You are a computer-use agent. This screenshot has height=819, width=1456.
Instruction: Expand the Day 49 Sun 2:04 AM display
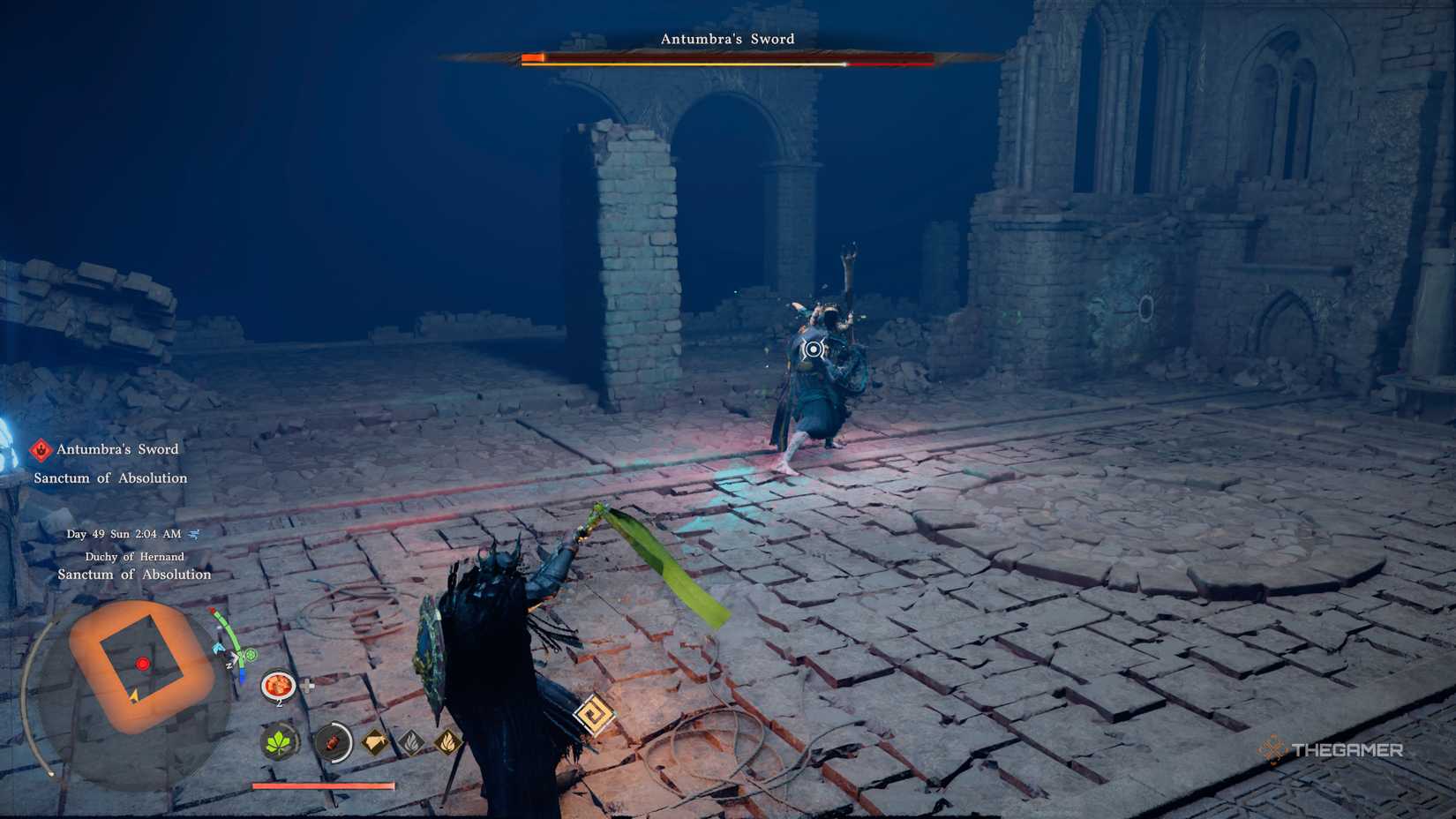point(124,534)
